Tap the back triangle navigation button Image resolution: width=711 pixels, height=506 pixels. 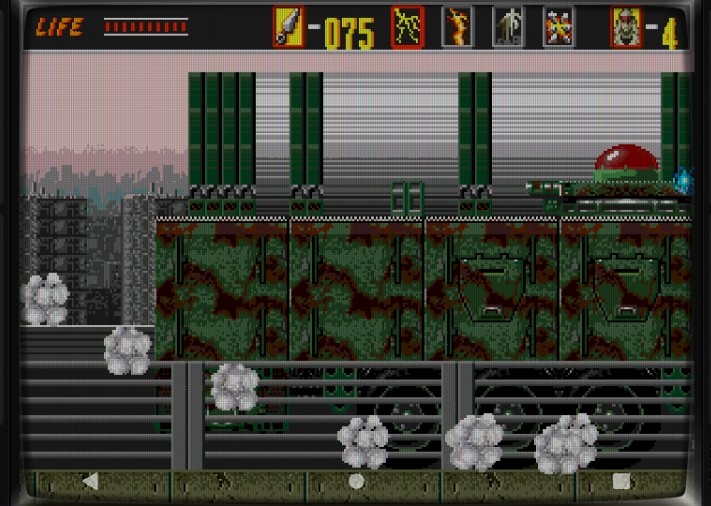[90, 481]
